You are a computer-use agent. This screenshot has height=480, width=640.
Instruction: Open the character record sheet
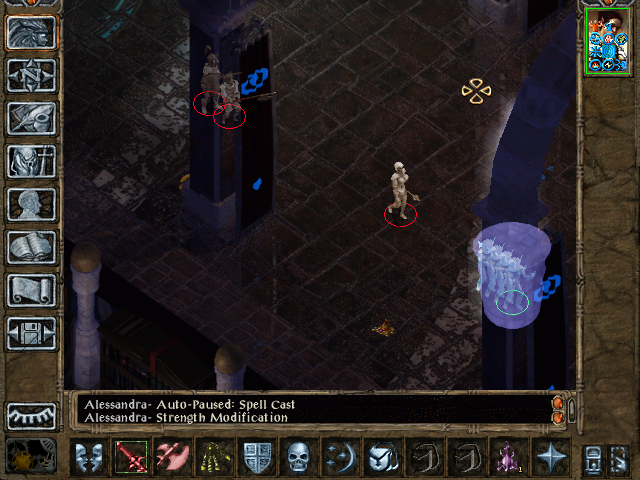coord(31,204)
